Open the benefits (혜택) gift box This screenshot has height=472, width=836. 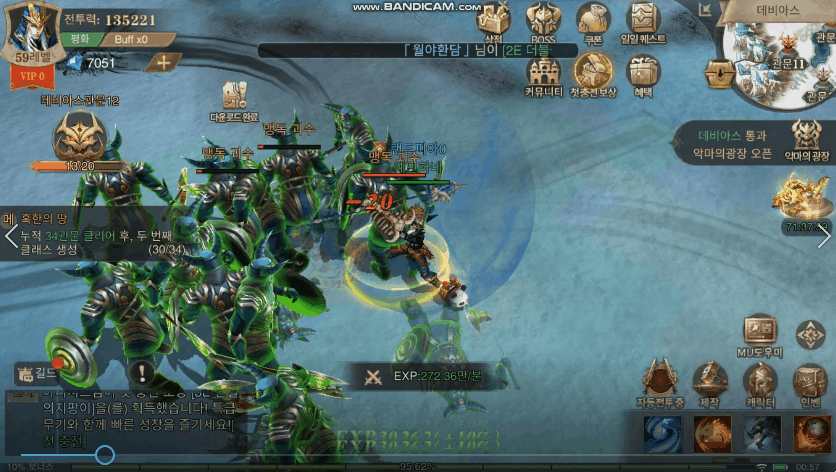[643, 72]
